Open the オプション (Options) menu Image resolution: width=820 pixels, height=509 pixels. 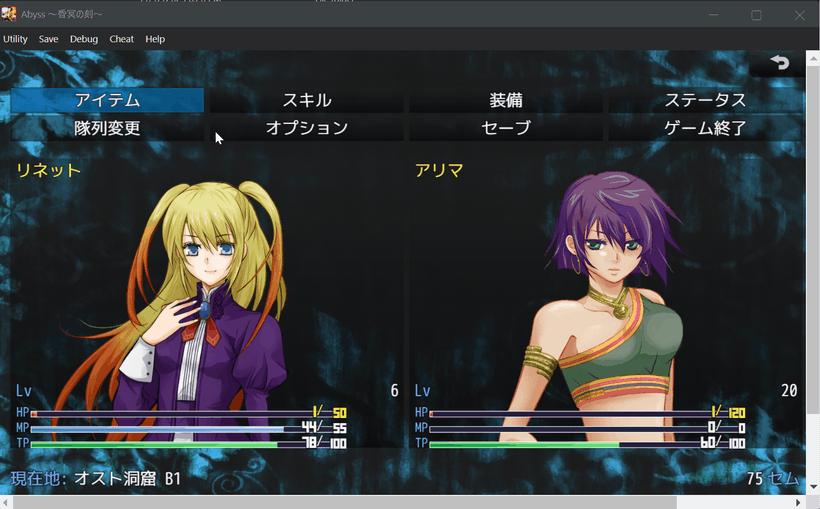pyautogui.click(x=306, y=128)
